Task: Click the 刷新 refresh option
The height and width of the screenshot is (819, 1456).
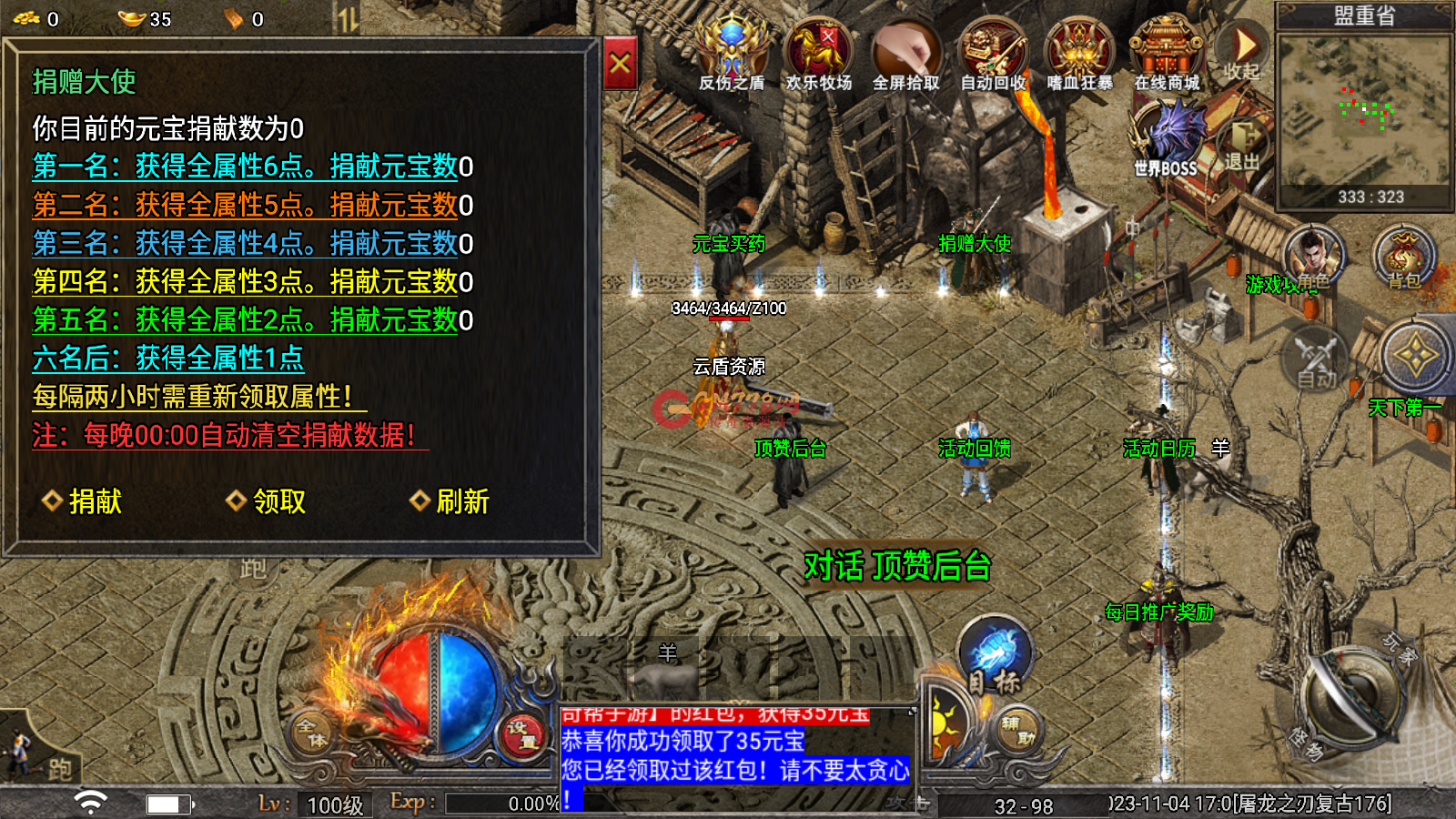Action: coord(450,501)
